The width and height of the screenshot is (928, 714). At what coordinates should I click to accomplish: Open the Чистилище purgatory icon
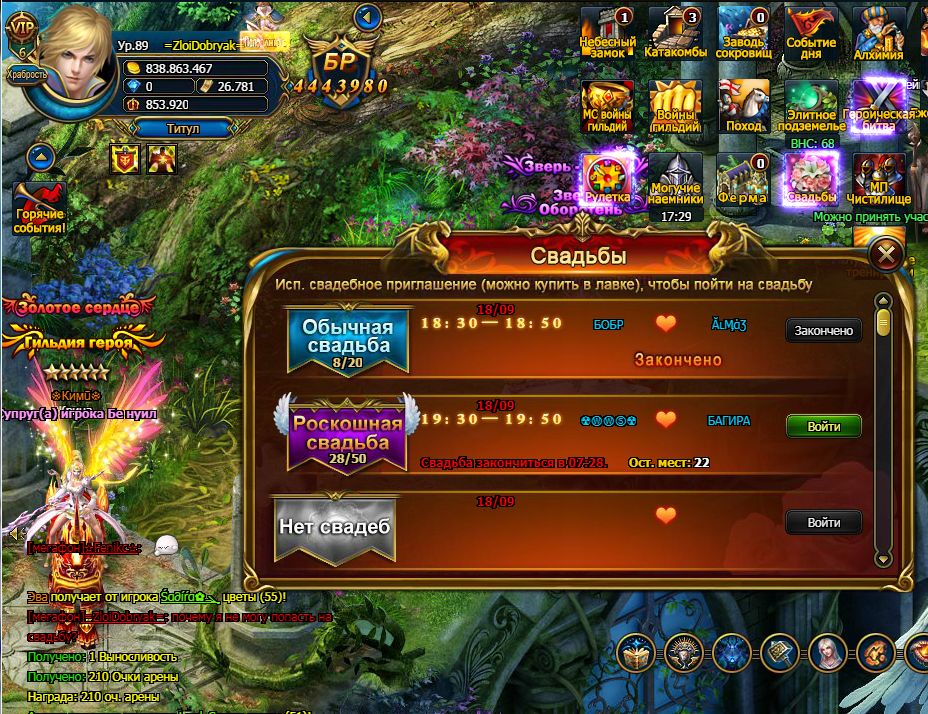coord(879,180)
